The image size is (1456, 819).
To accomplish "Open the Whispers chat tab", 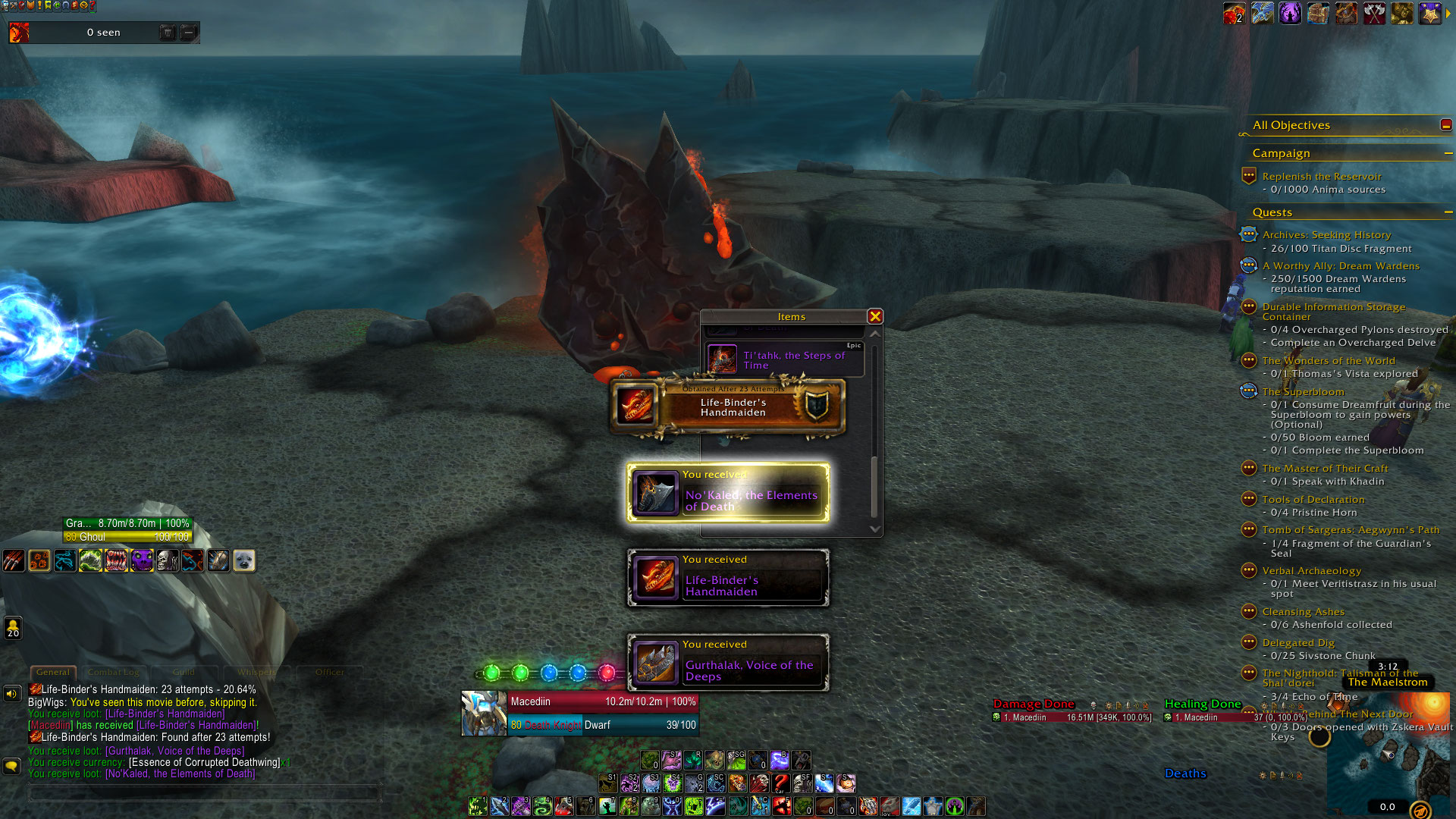I will pyautogui.click(x=256, y=673).
